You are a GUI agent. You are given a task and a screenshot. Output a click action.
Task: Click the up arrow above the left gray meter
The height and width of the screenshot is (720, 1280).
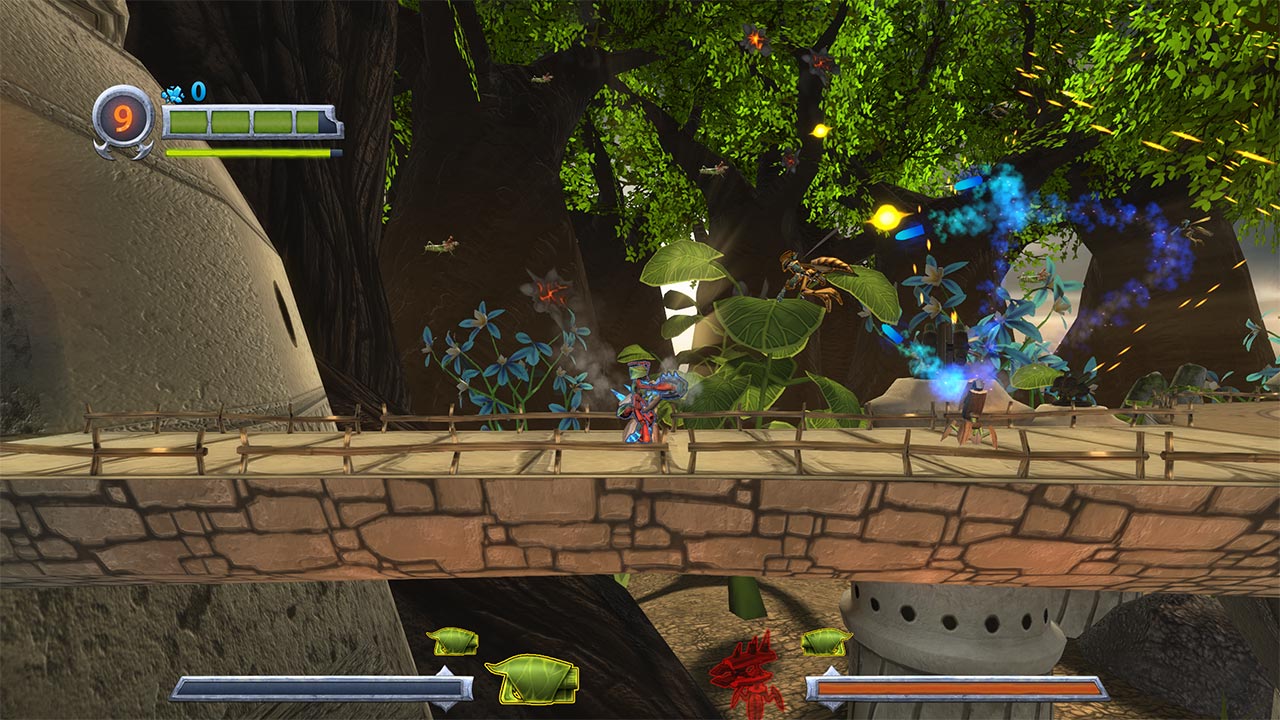click(x=443, y=670)
